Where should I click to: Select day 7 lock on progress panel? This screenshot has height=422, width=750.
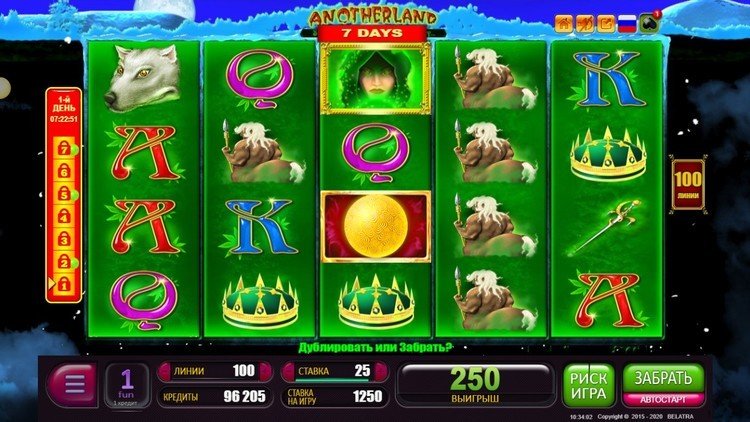click(x=62, y=148)
